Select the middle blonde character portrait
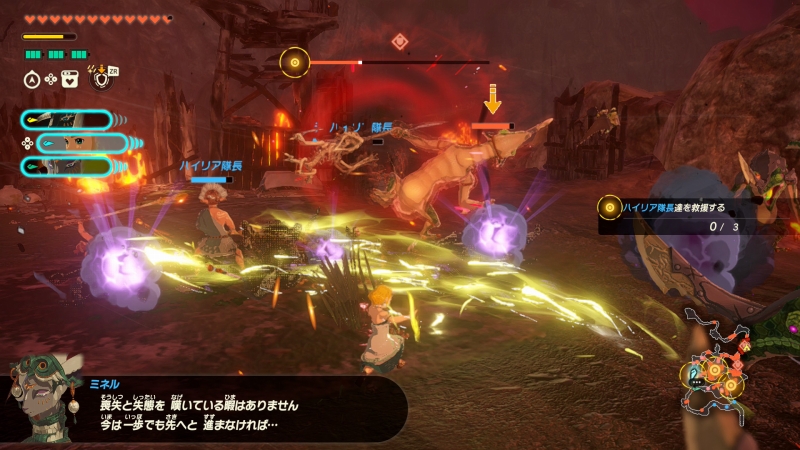This screenshot has width=800, height=450. tap(81, 143)
